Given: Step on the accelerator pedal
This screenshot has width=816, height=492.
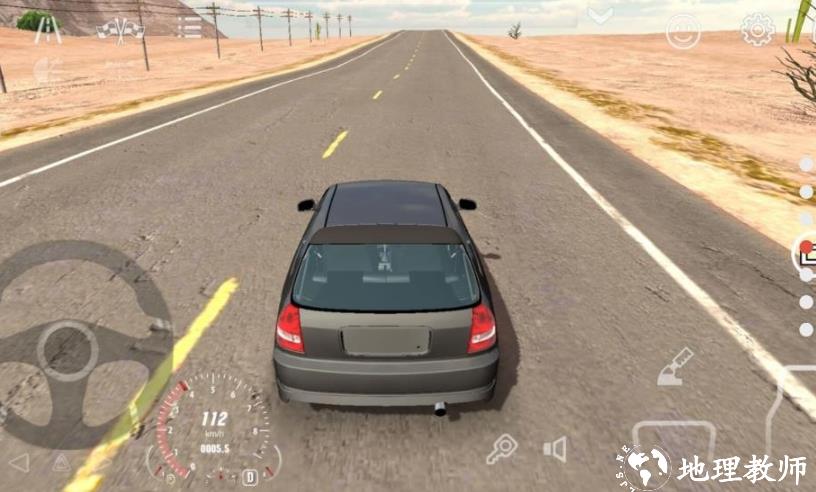Looking at the screenshot, I should (x=795, y=405).
